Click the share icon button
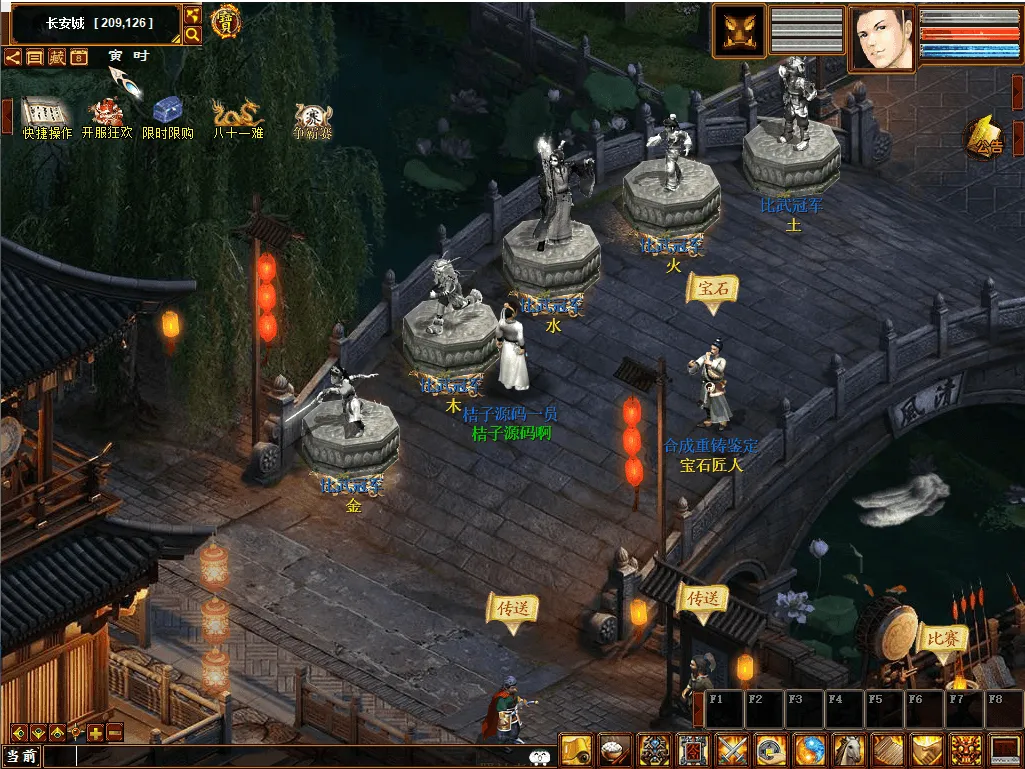 click(x=12, y=57)
